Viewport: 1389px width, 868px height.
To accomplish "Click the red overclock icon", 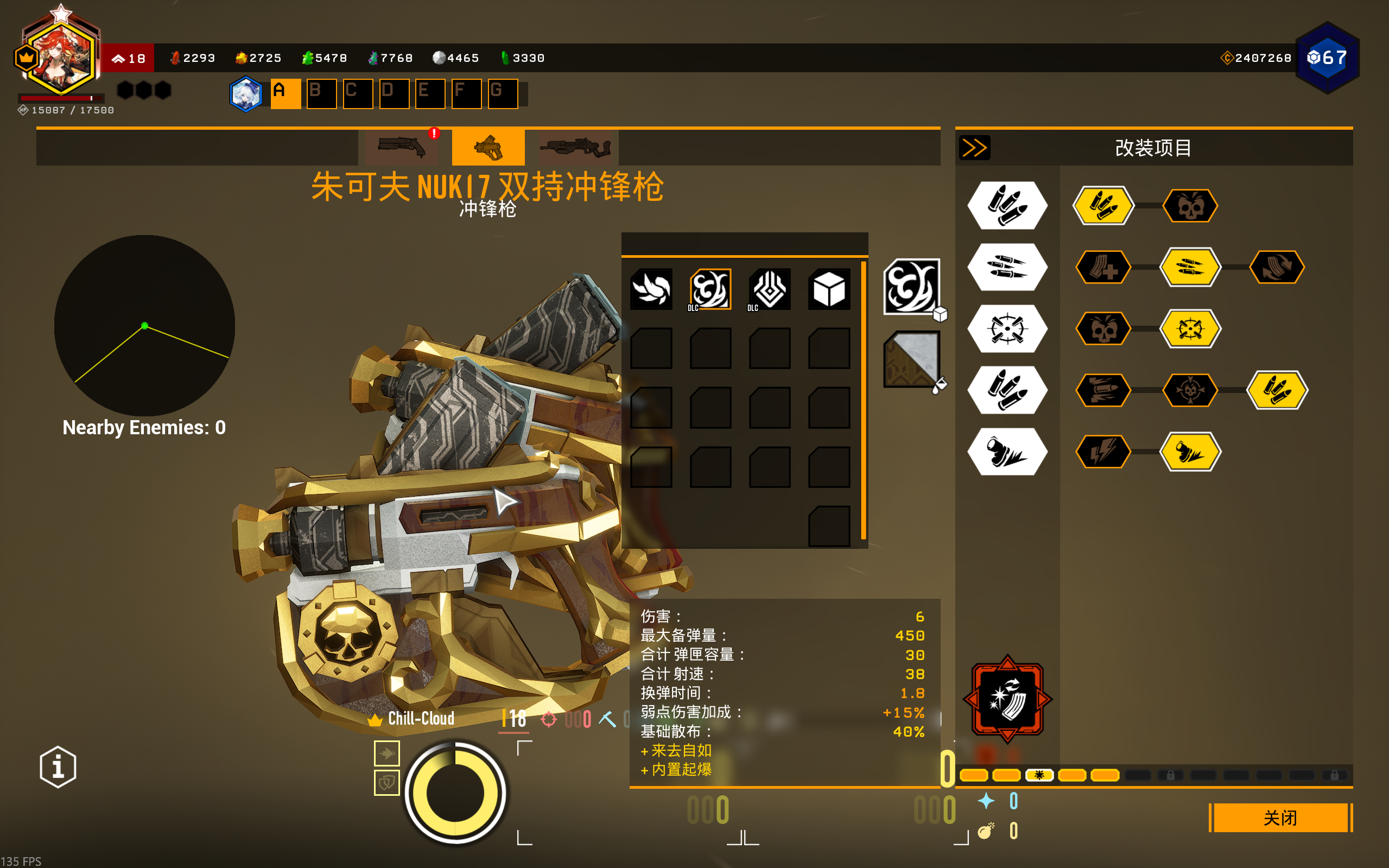I will tap(1007, 699).
